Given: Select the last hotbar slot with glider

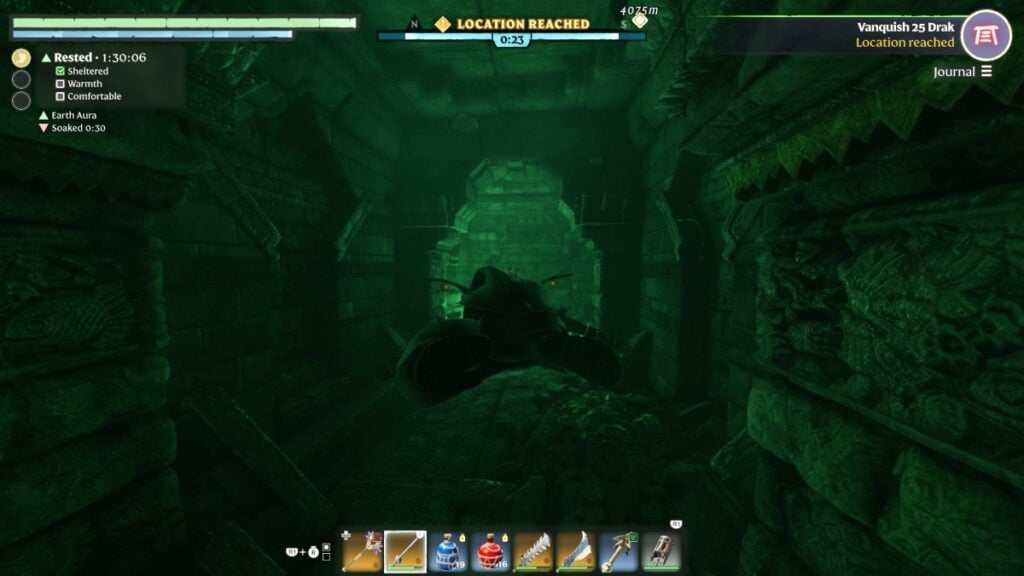Looking at the screenshot, I should click(x=662, y=551).
